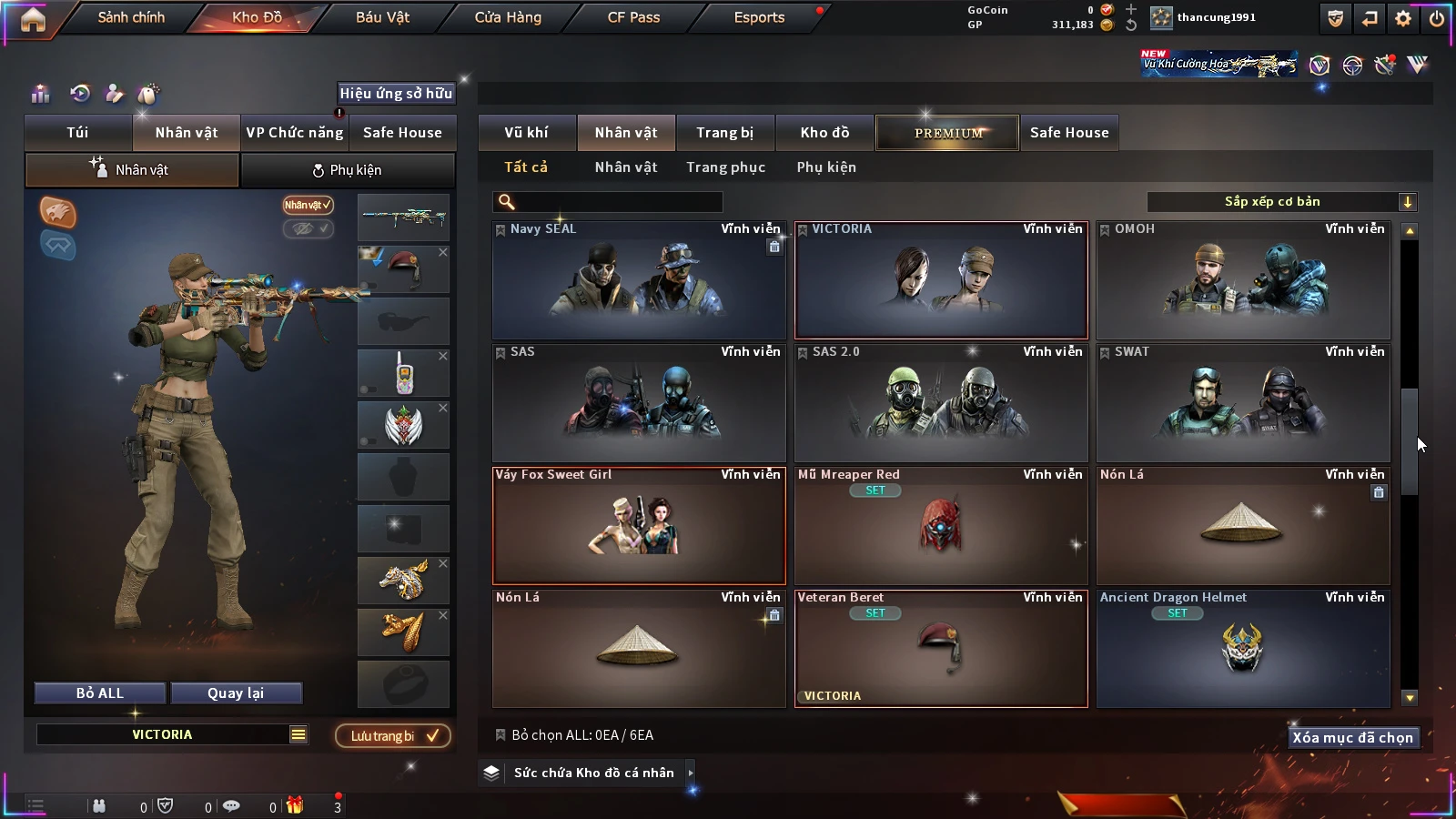Choose the Trang phục filter

(725, 167)
